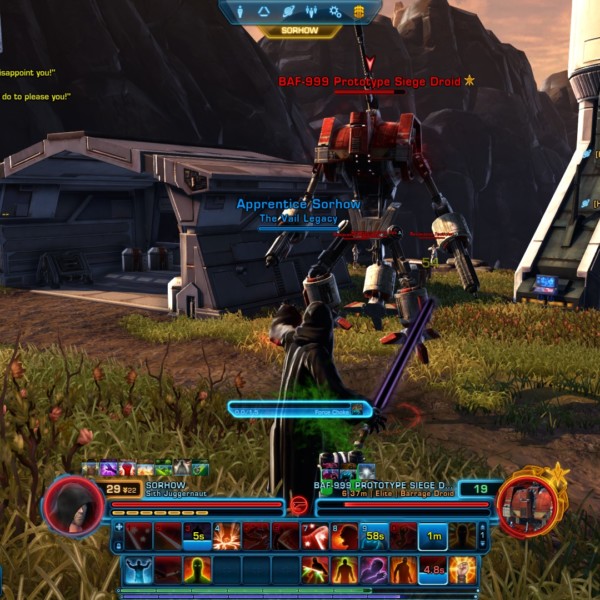The width and height of the screenshot is (600, 600).
Task: Select Sorhow's player portrait
Action: click(x=71, y=504)
